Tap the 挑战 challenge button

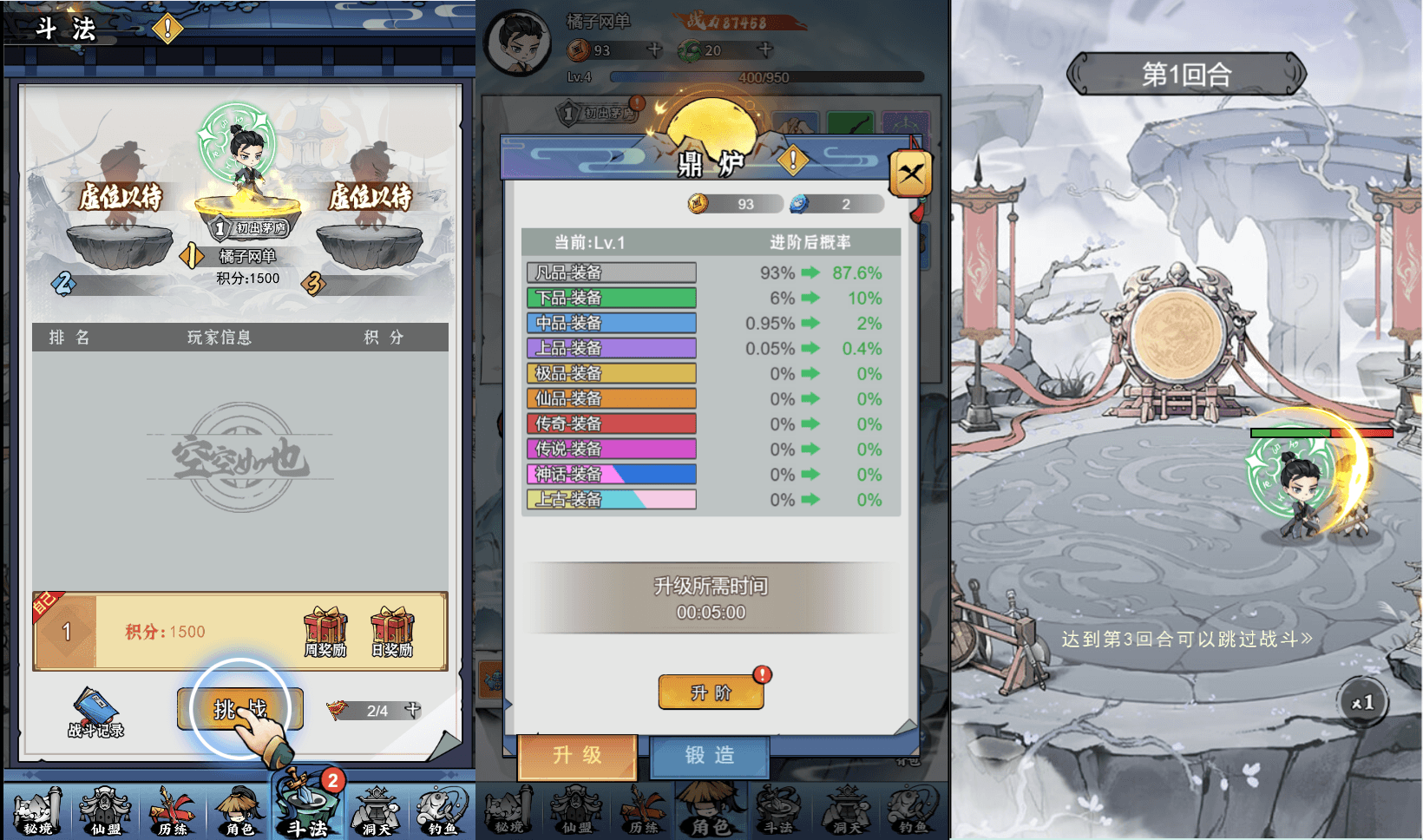click(240, 708)
